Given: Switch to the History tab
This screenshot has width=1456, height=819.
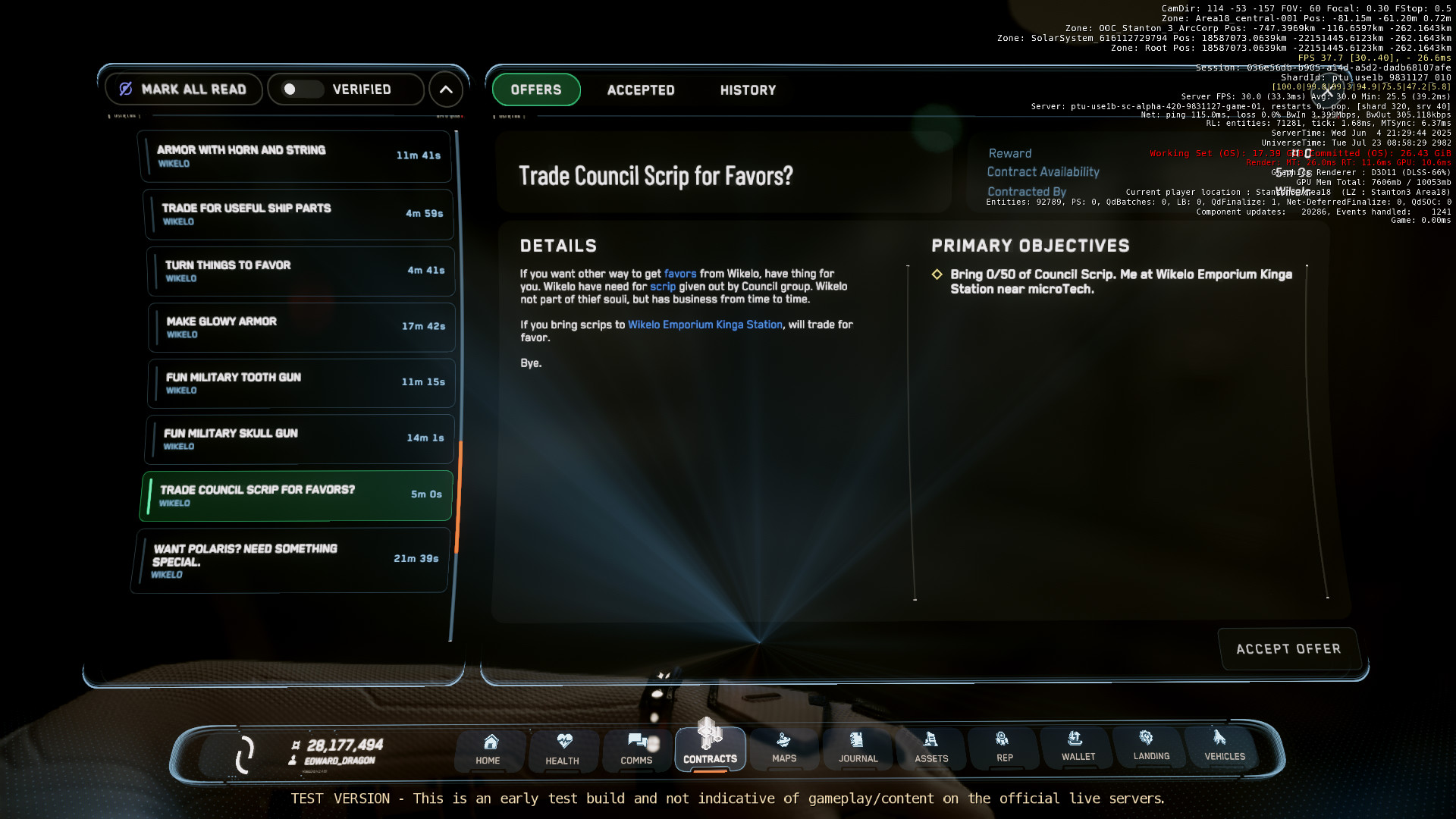Looking at the screenshot, I should pyautogui.click(x=748, y=89).
